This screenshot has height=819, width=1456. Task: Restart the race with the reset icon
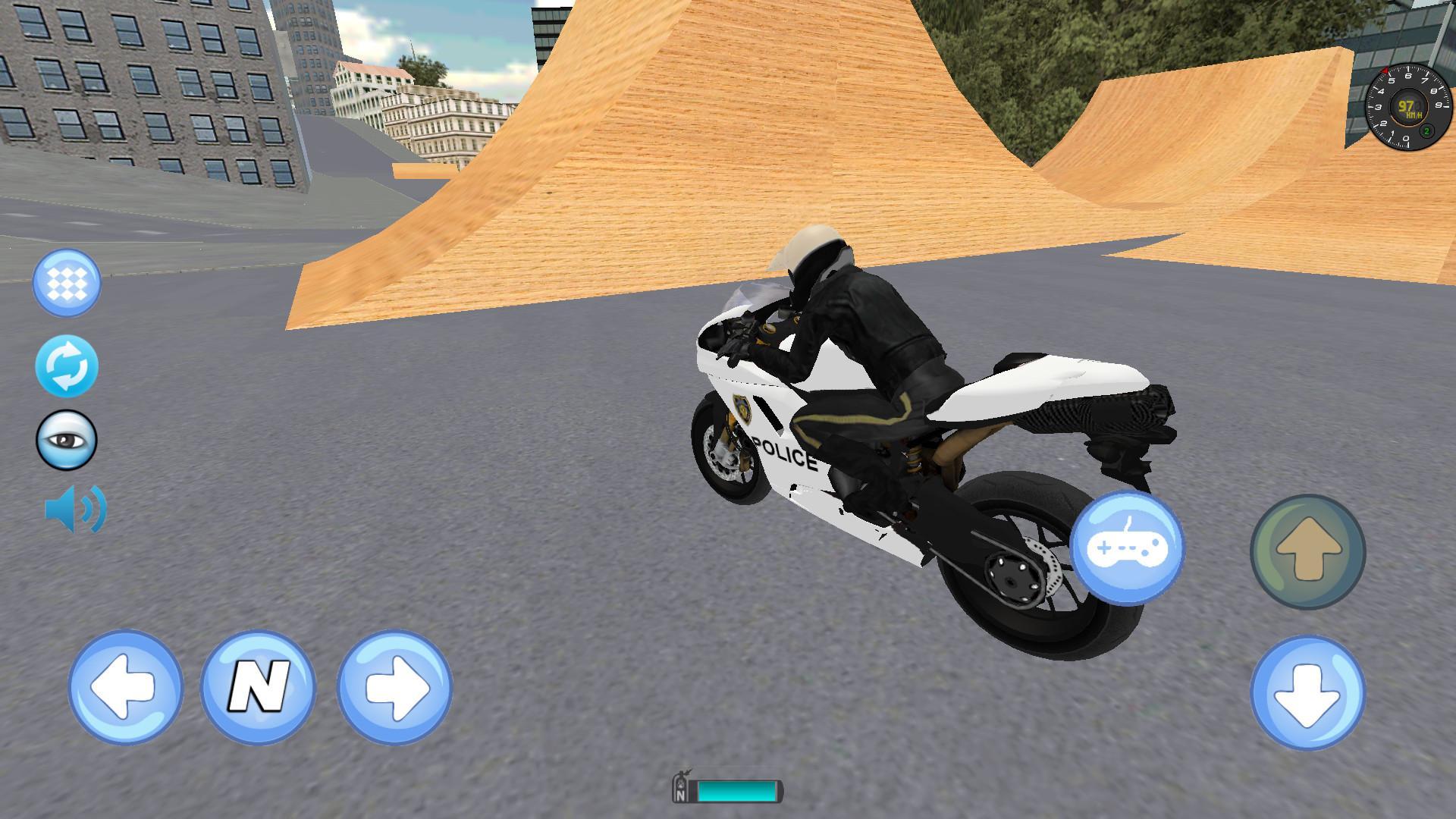click(67, 366)
